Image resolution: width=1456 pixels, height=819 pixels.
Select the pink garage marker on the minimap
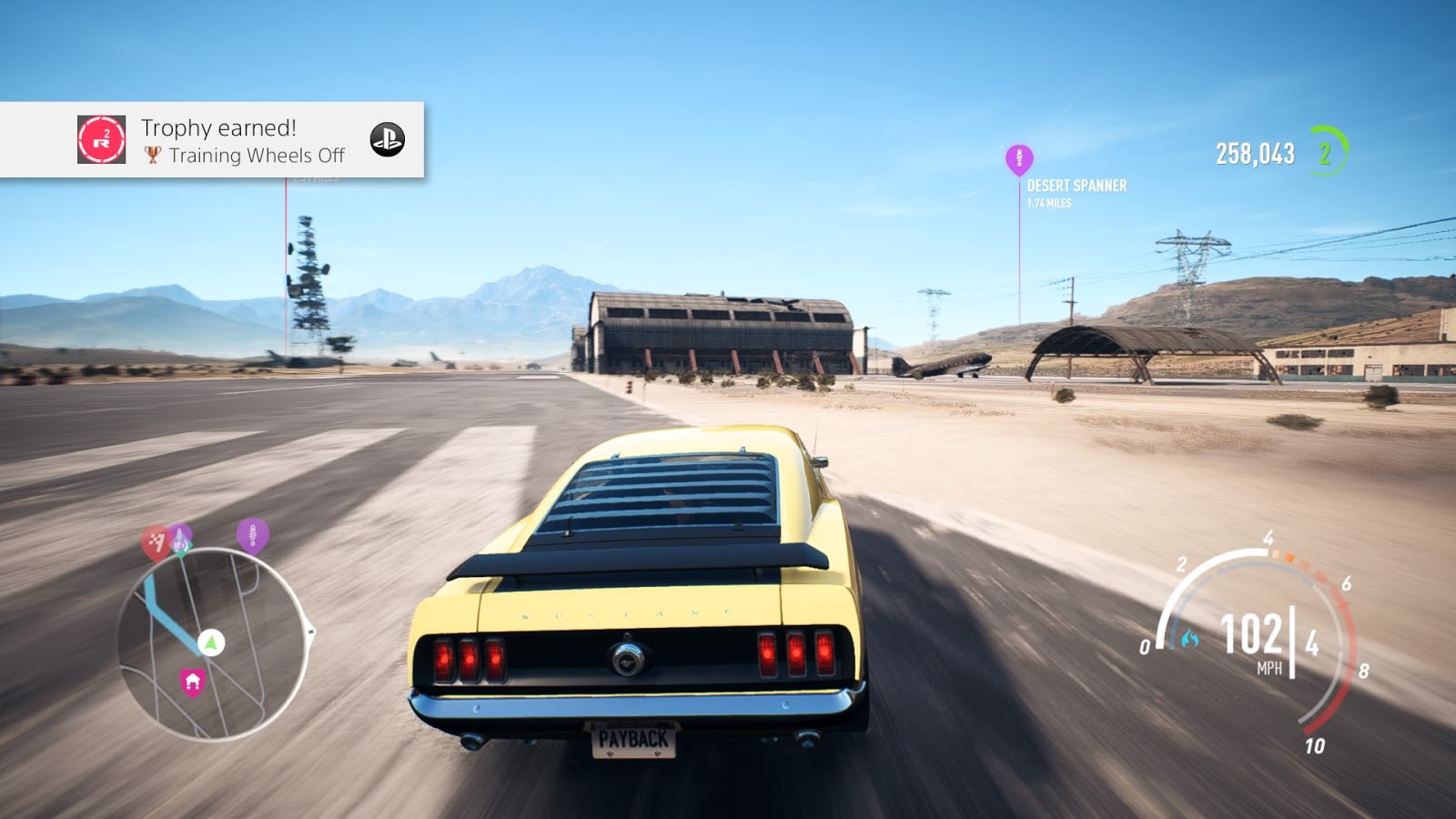192,682
